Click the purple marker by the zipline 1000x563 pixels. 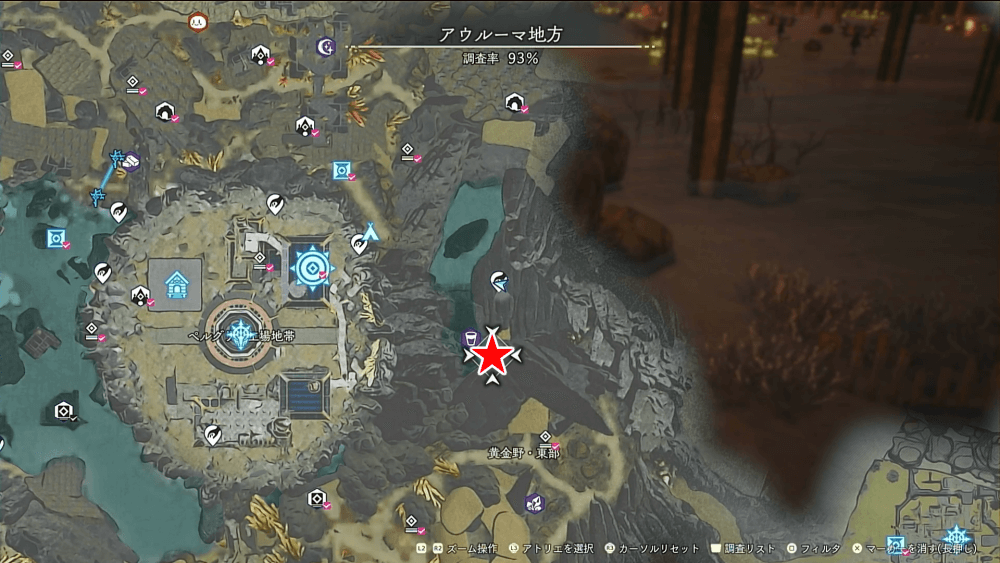[x=131, y=161]
